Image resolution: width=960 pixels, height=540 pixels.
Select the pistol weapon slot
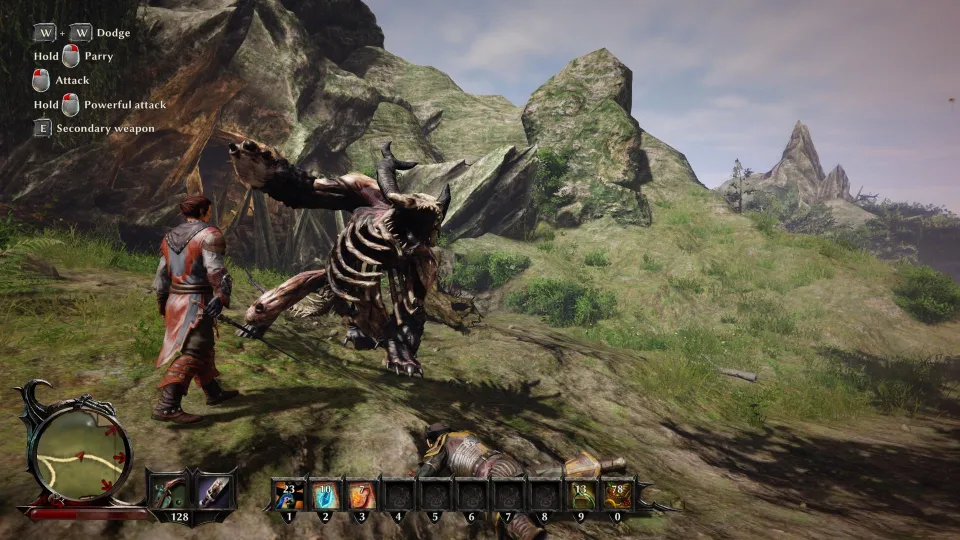[167, 490]
